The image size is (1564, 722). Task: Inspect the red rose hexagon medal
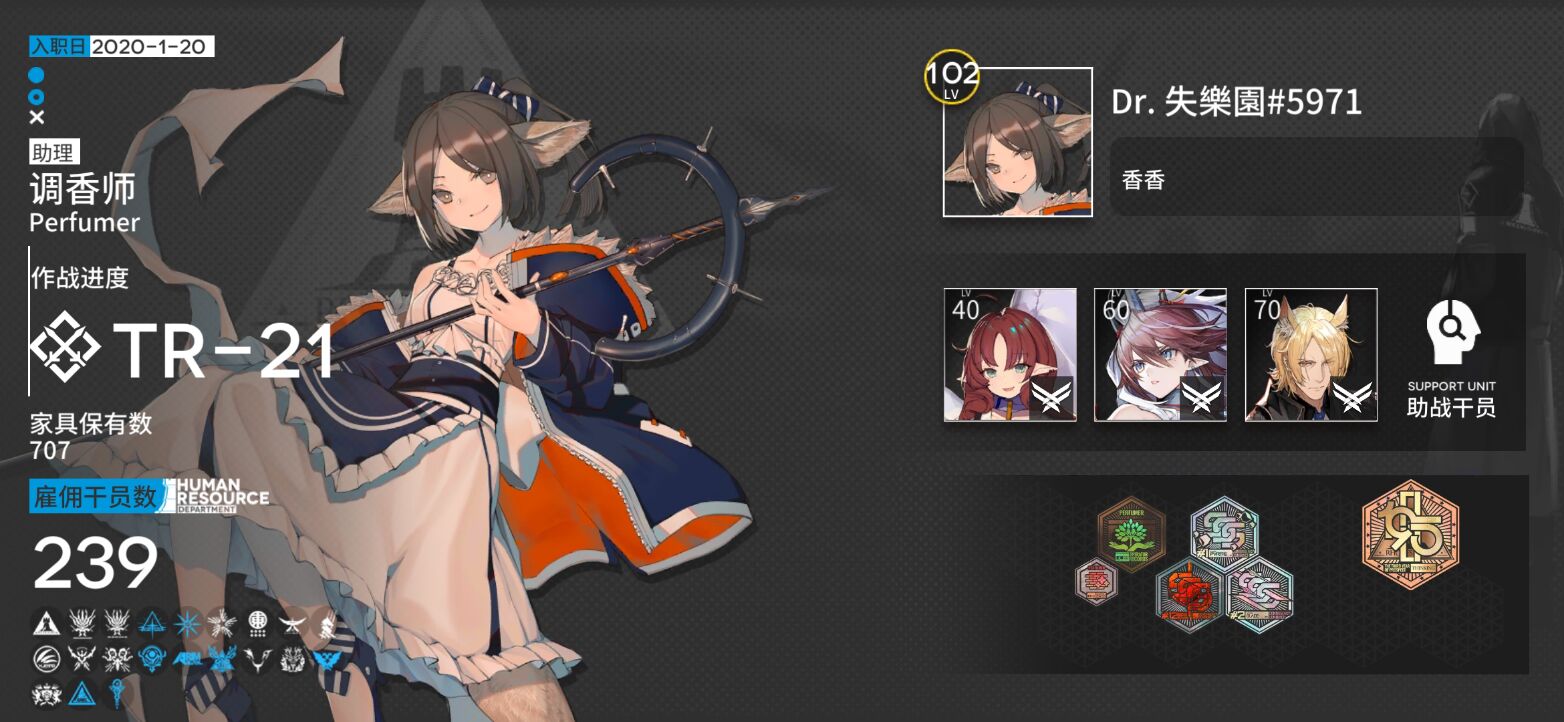(x=1191, y=595)
